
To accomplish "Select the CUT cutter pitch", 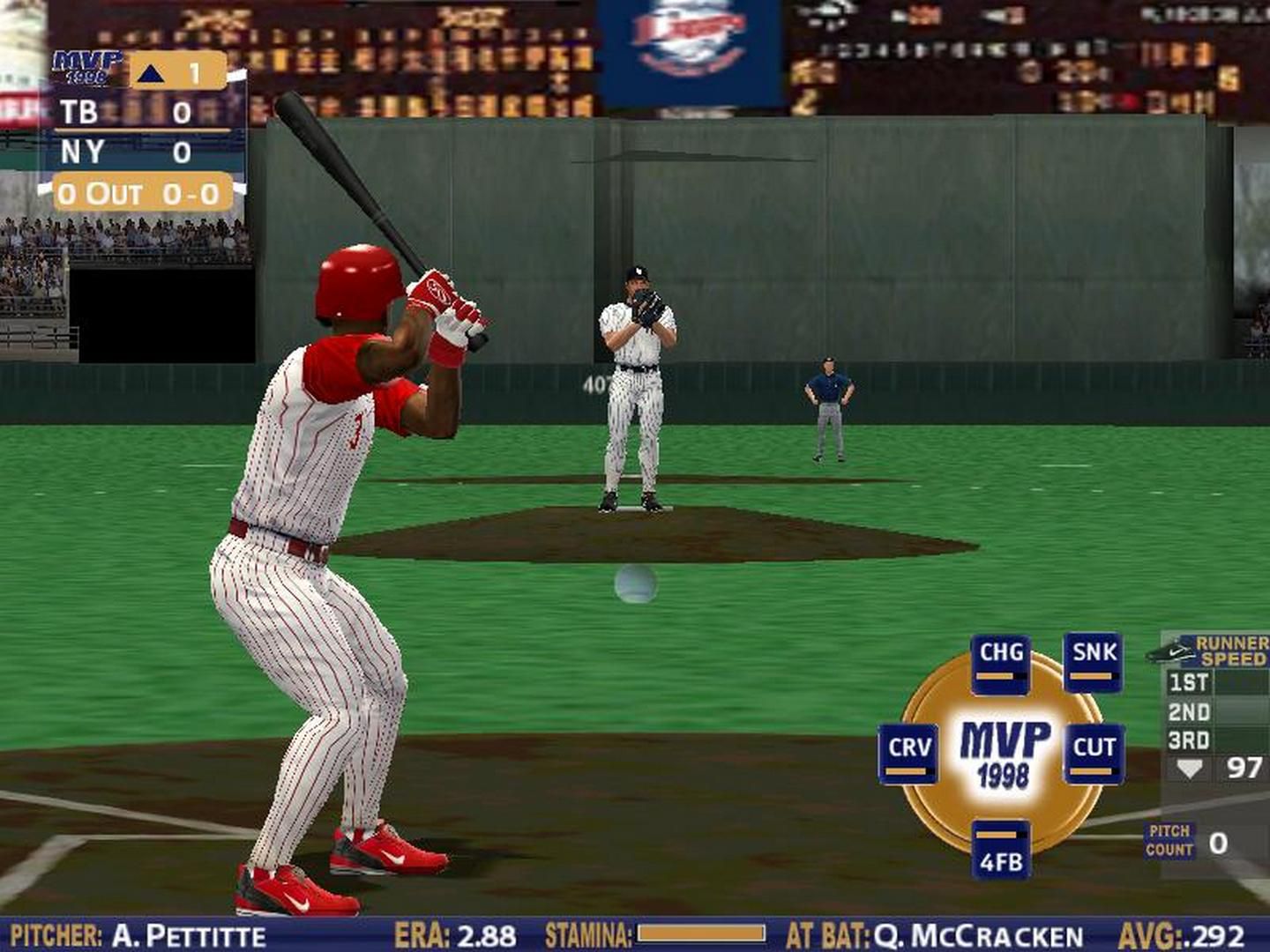I will coord(1094,754).
